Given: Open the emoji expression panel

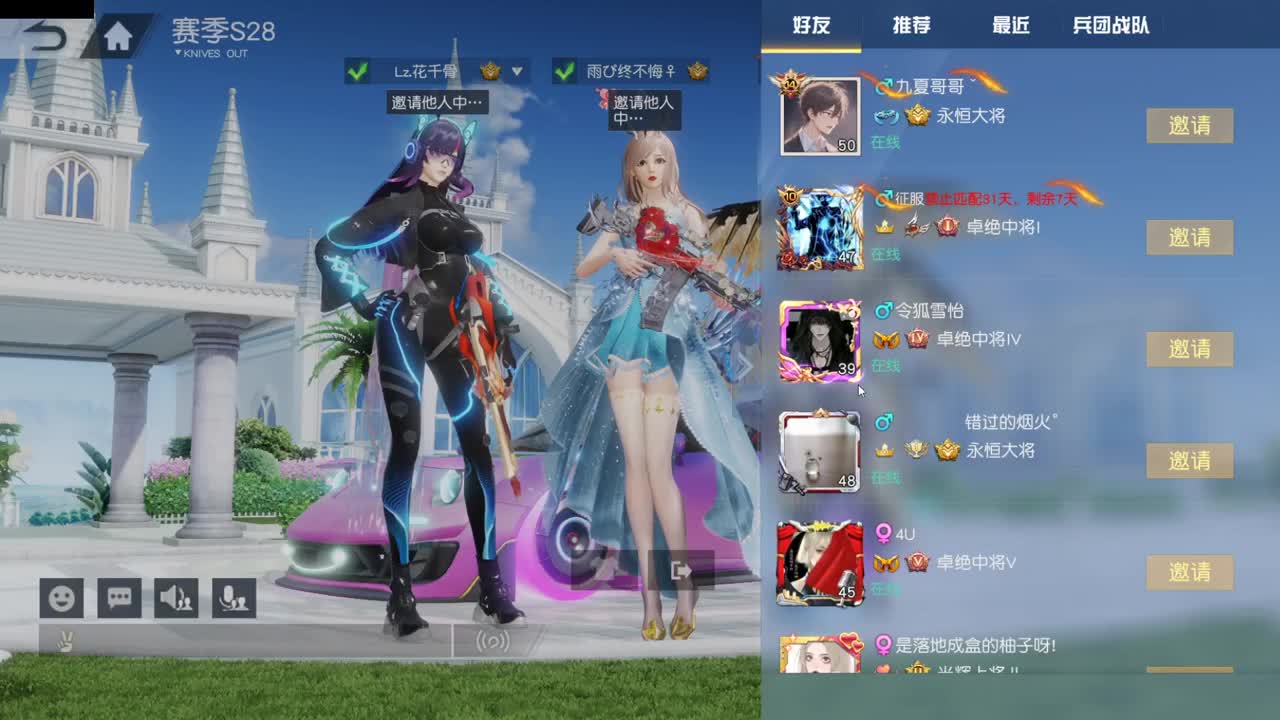Looking at the screenshot, I should (x=60, y=598).
